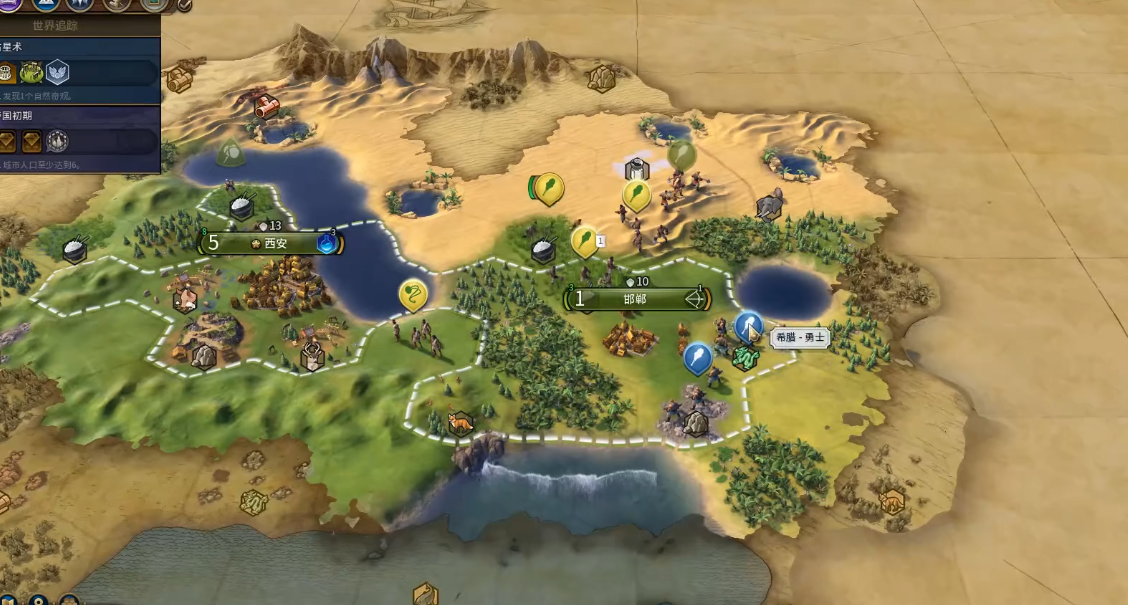Toggle the world tracker checkbox button
Screen dimensions: 1128x605
coord(184,4)
